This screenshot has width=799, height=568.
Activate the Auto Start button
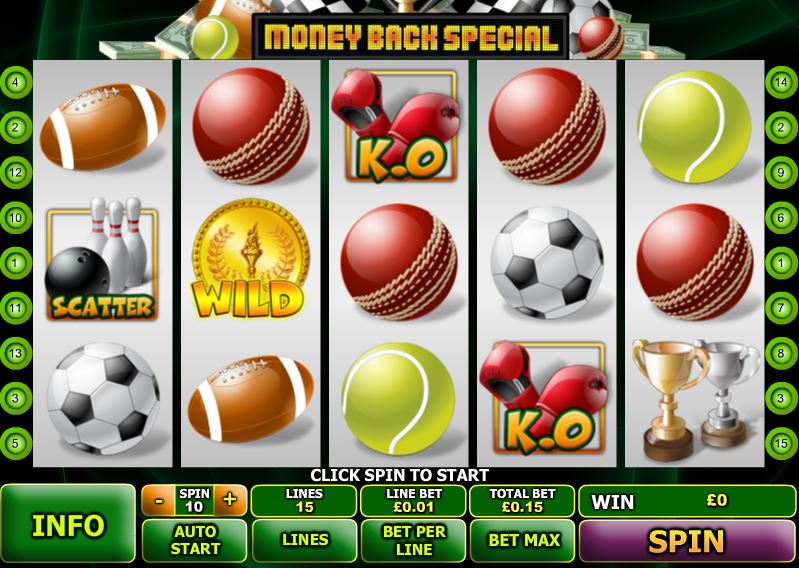click(194, 540)
